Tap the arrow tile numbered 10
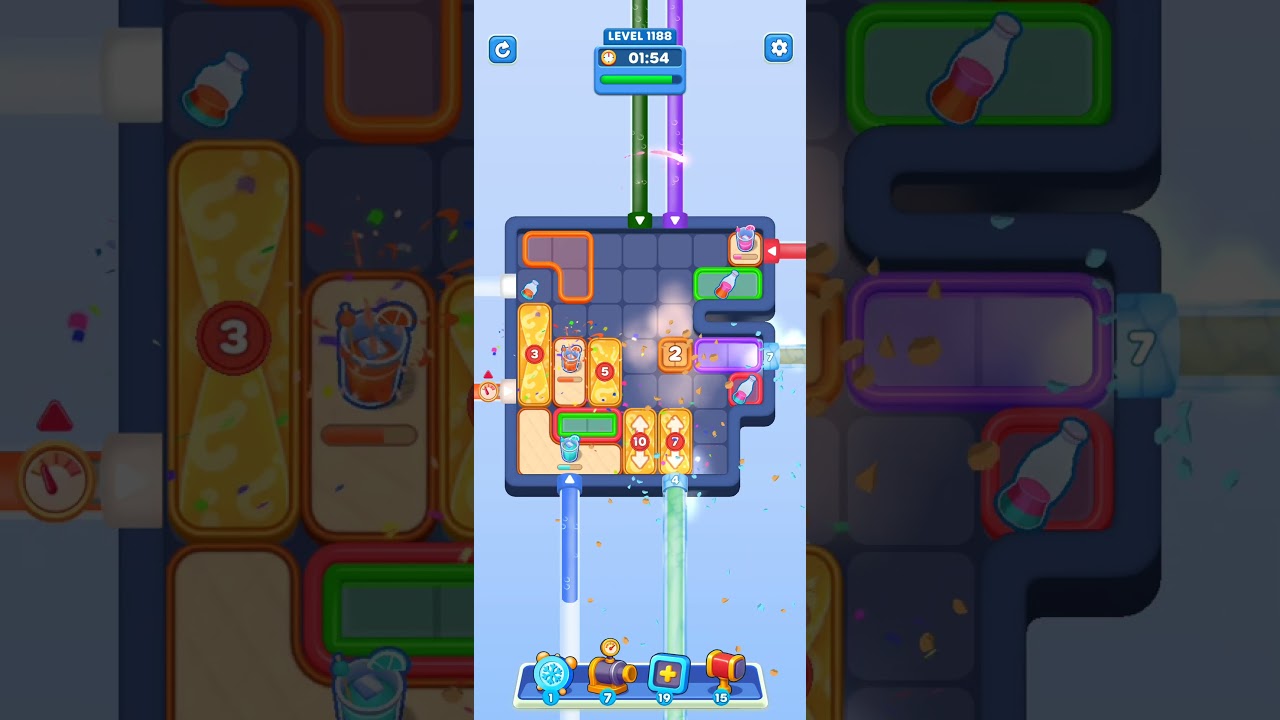The width and height of the screenshot is (1280, 720). tap(641, 440)
